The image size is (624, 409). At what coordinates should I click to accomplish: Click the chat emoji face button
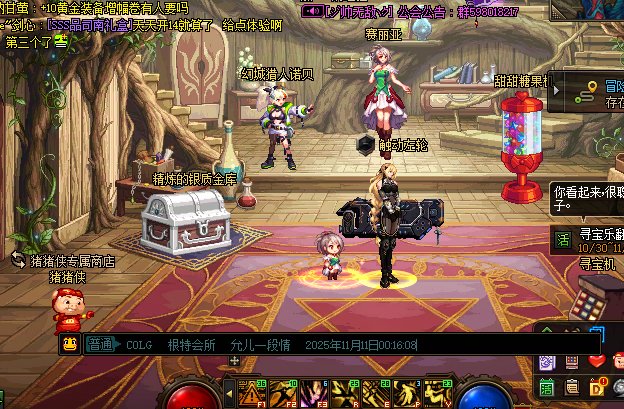coord(70,345)
